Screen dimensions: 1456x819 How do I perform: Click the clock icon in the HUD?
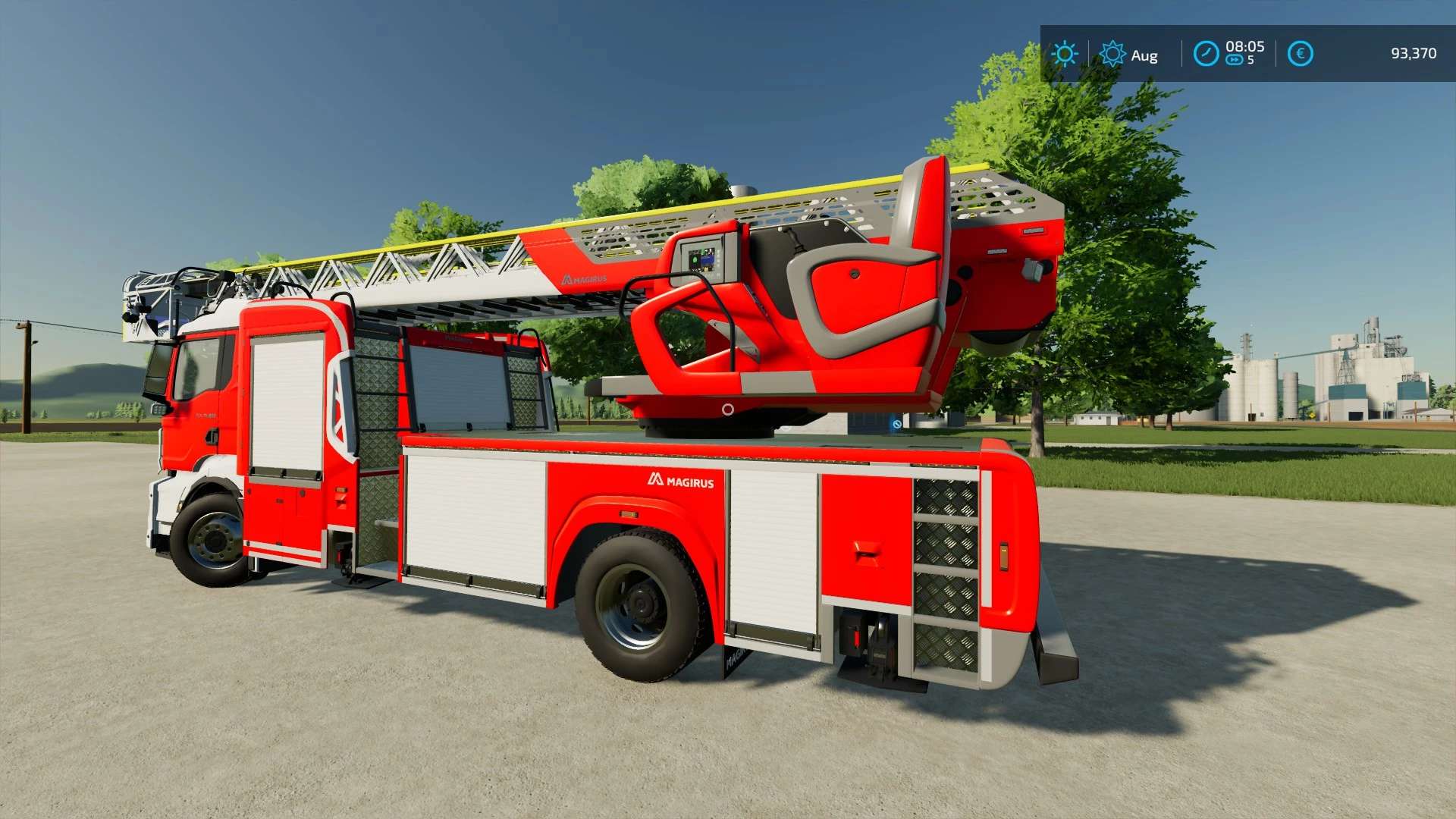coord(1206,54)
